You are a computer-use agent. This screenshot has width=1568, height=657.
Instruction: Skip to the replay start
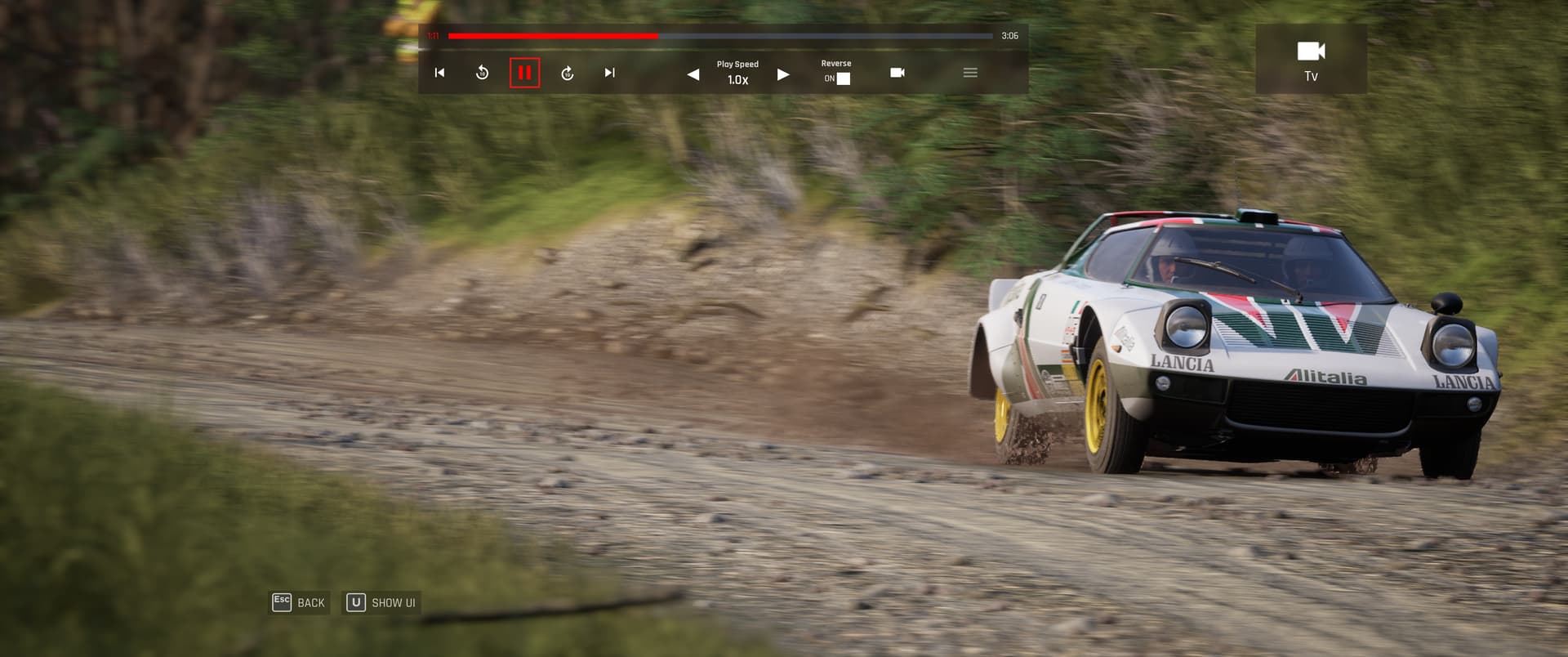439,73
